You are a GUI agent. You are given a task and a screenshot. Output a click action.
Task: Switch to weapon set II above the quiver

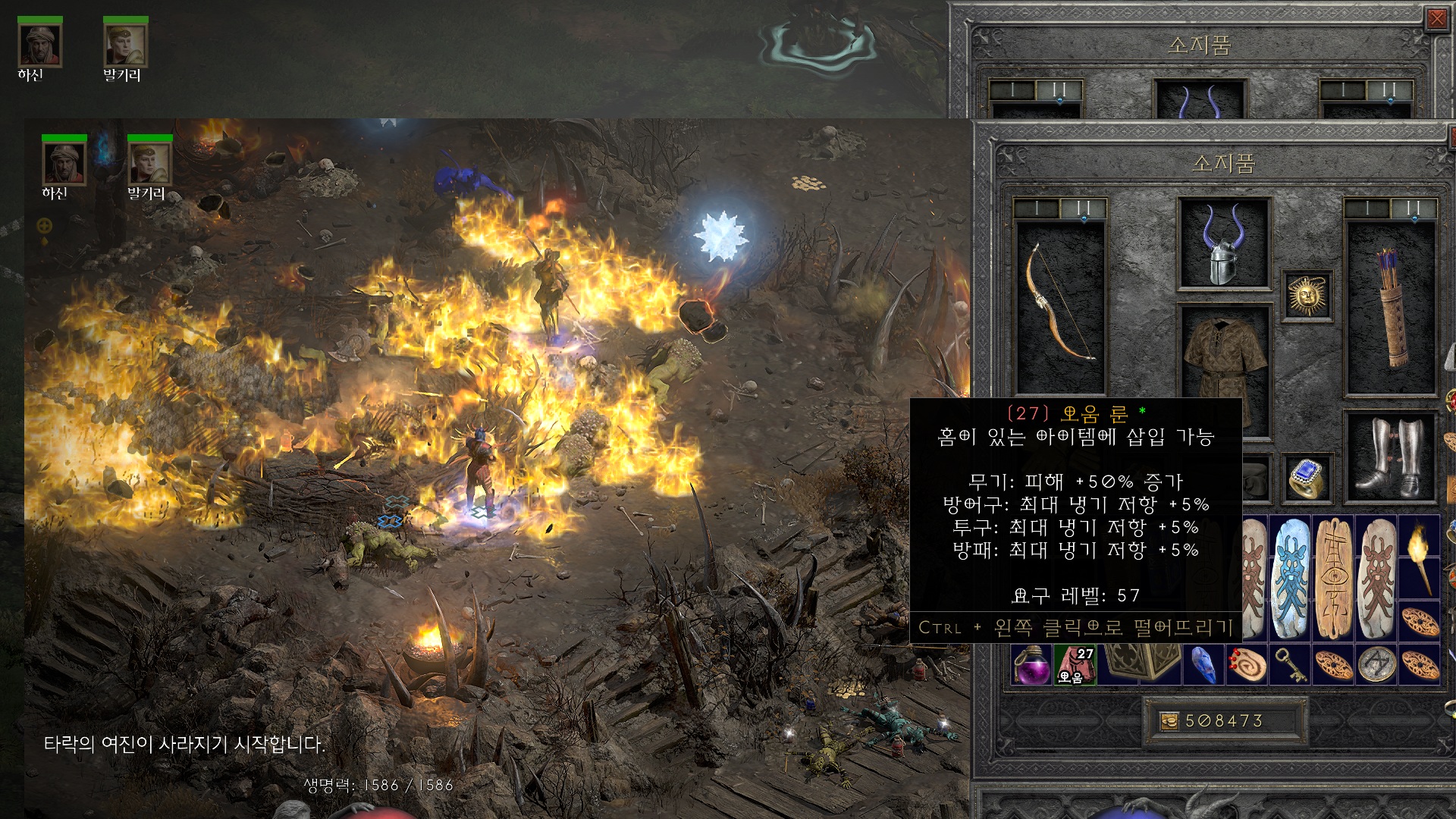coord(1413,208)
